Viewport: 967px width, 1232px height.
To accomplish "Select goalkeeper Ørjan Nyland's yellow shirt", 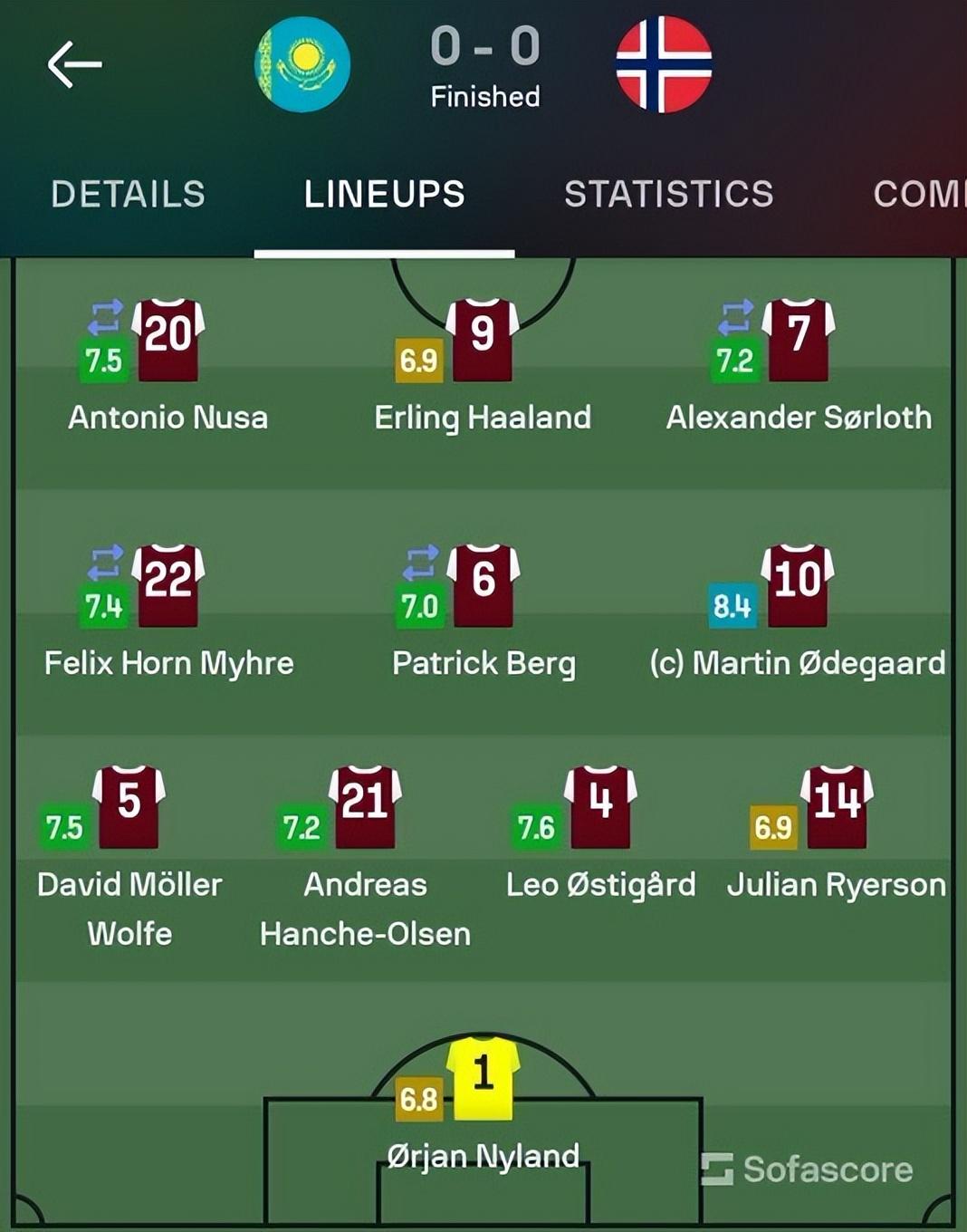I will [x=483, y=1078].
